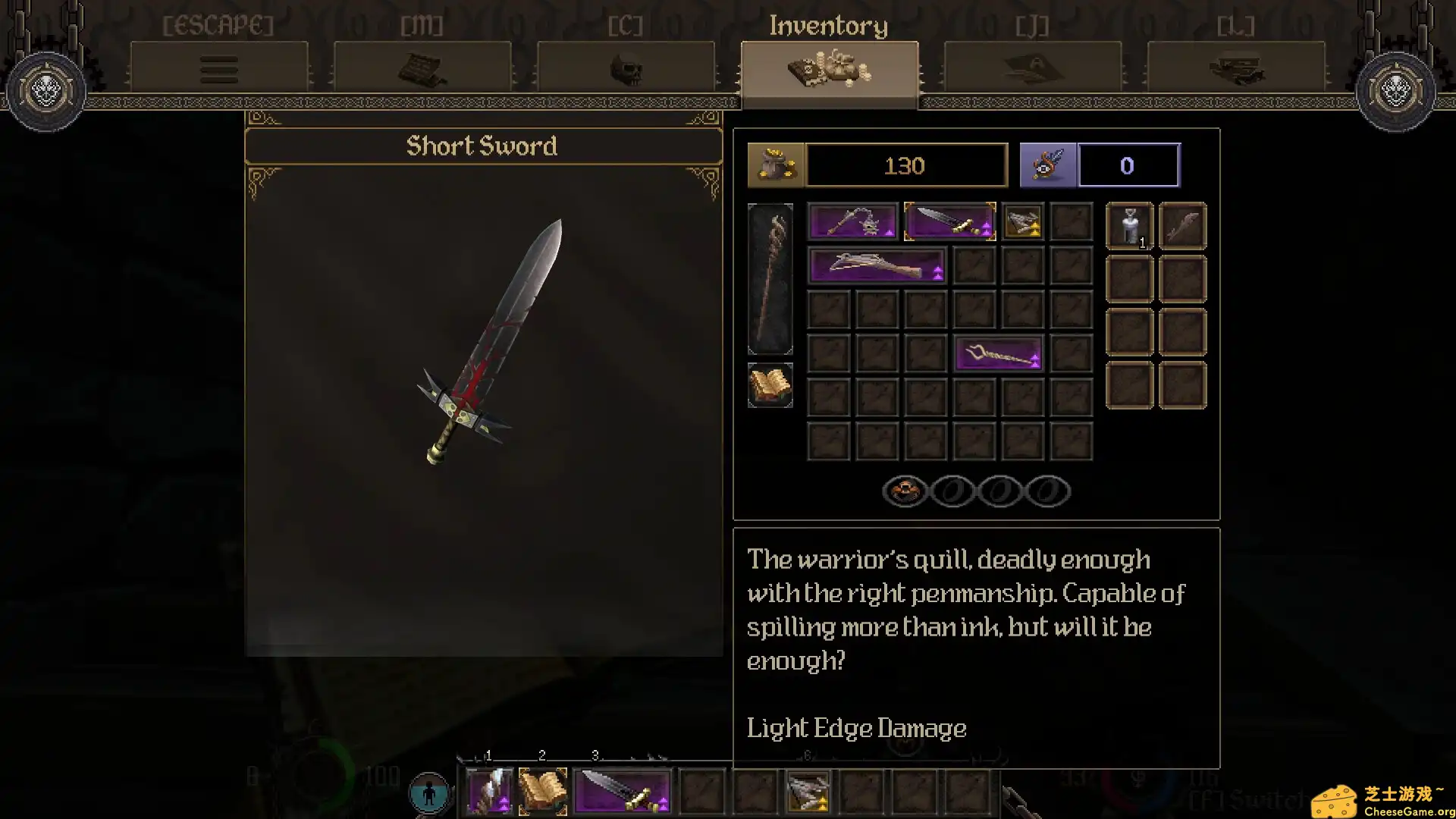Select the wand item in inventory
Viewport: 1456px width, 819px height.
pyautogui.click(x=998, y=353)
